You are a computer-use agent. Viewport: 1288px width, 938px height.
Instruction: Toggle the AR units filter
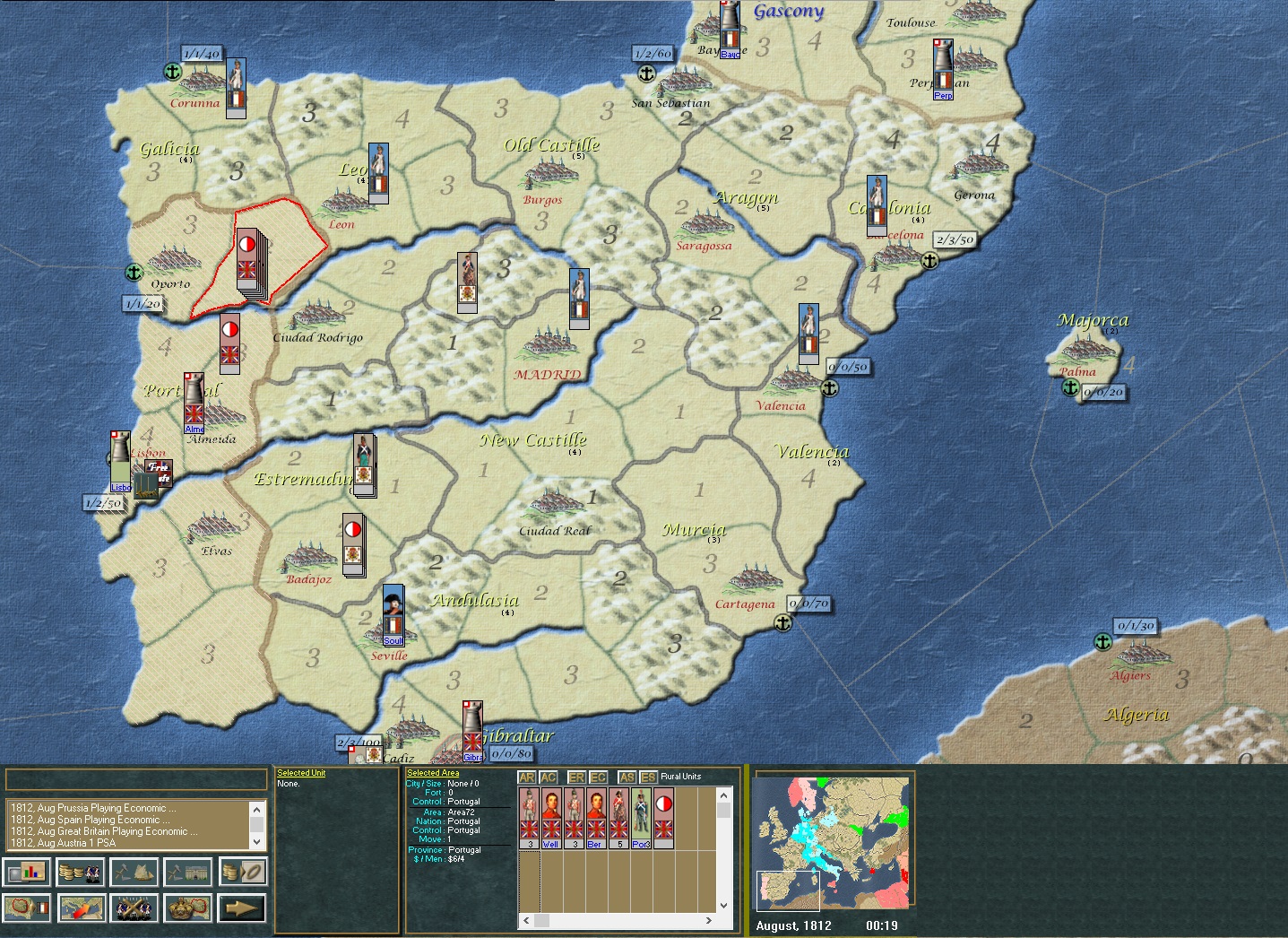coord(528,777)
